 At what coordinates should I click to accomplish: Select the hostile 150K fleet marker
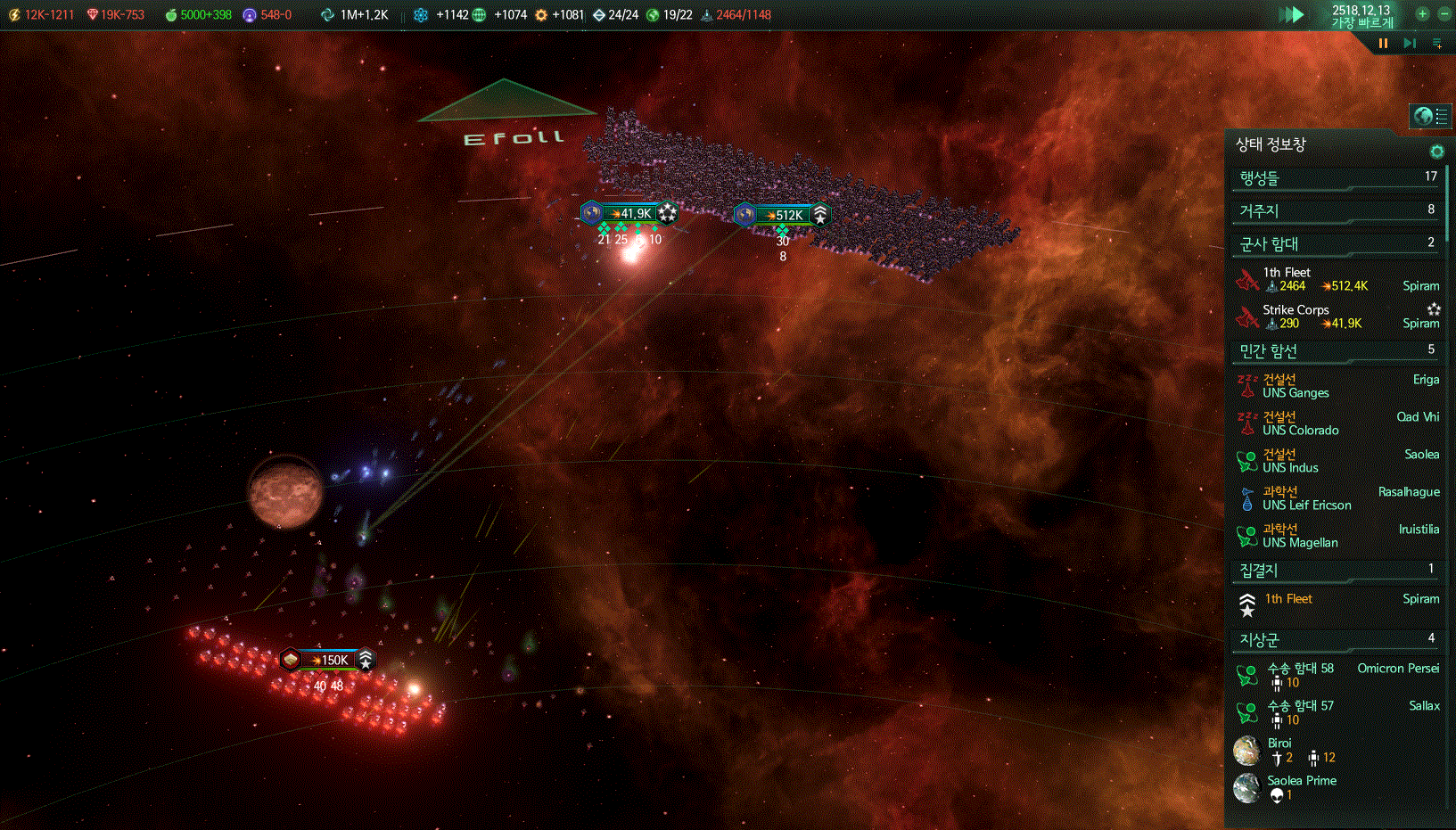328,660
